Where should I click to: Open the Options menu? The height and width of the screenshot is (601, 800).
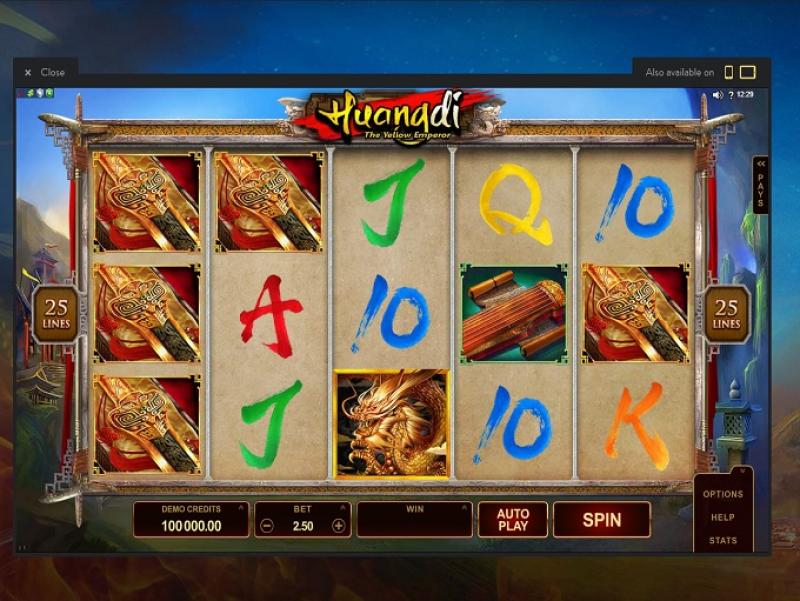point(723,494)
